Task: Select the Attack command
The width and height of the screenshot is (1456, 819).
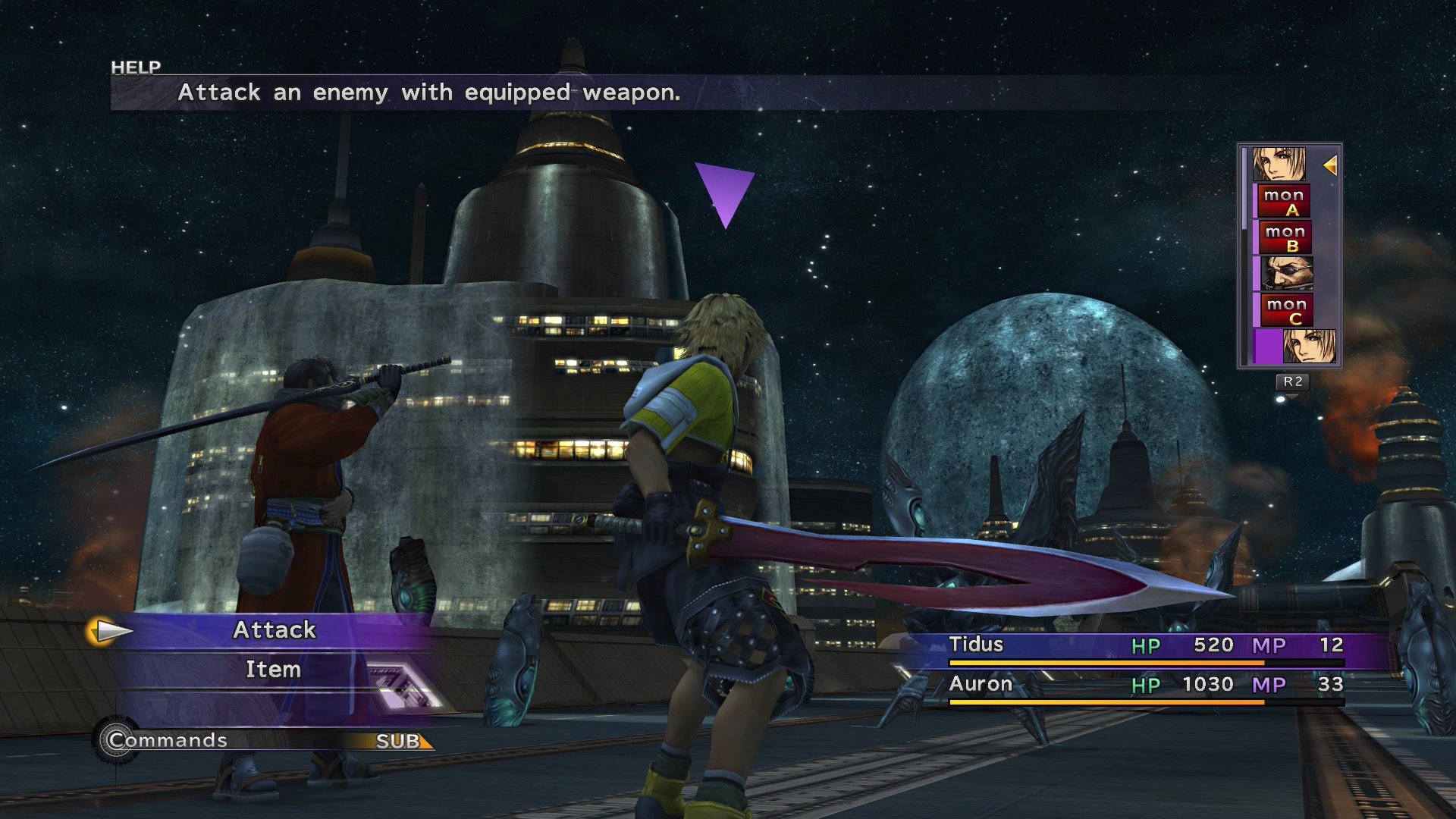Action: pyautogui.click(x=274, y=630)
